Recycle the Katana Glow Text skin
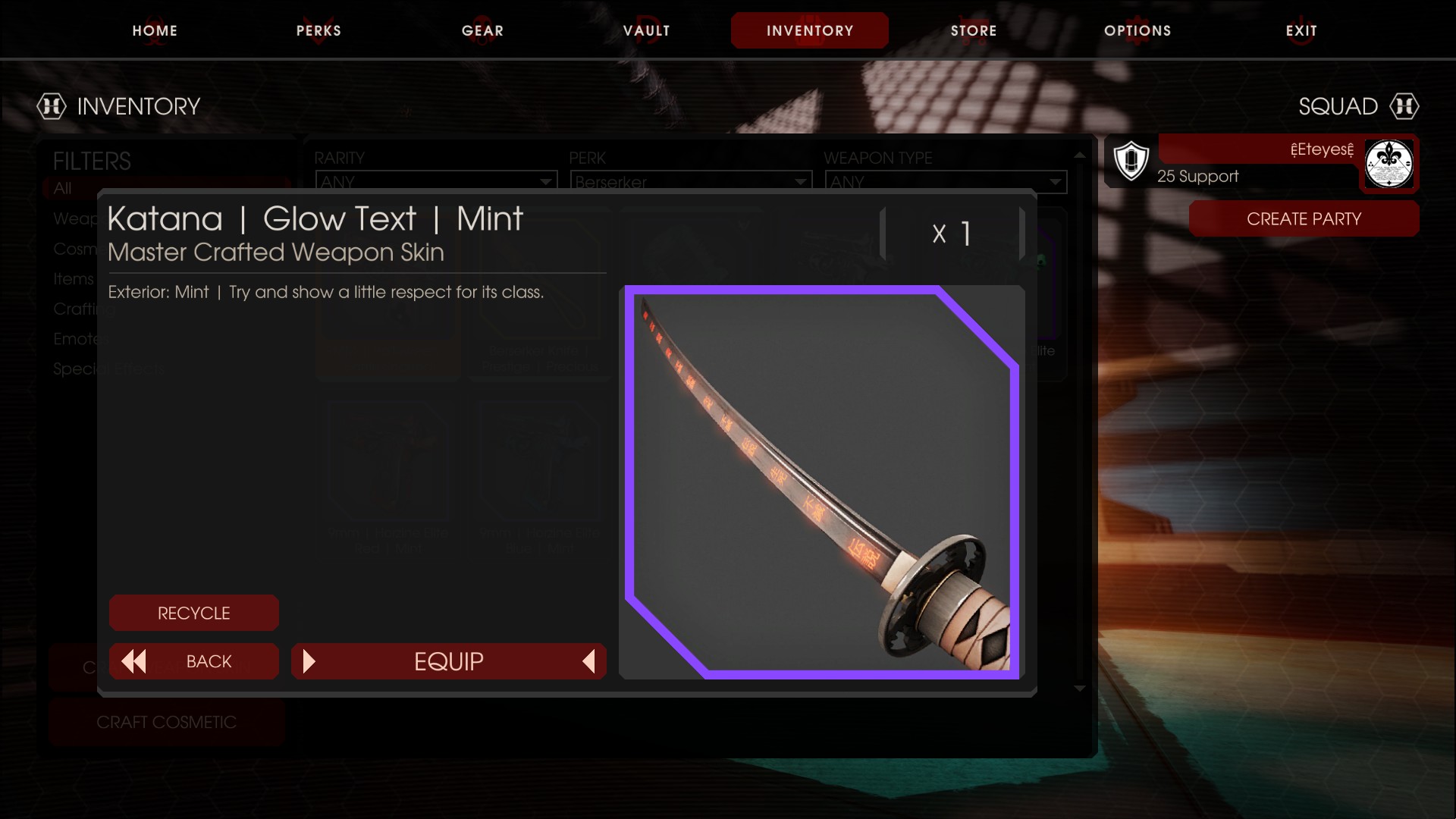Screen dimensions: 1456x819 pos(193,613)
